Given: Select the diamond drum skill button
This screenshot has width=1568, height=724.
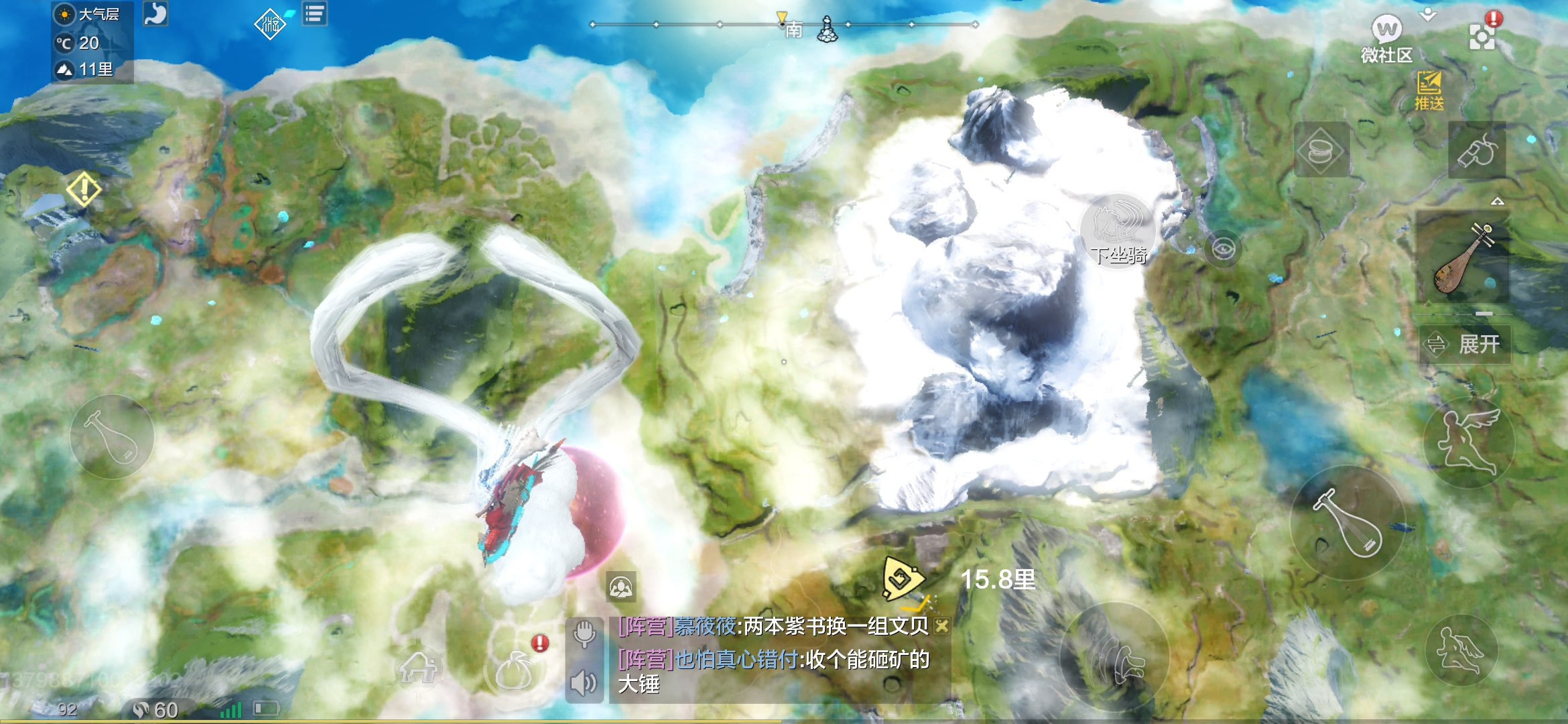Looking at the screenshot, I should click(1321, 150).
